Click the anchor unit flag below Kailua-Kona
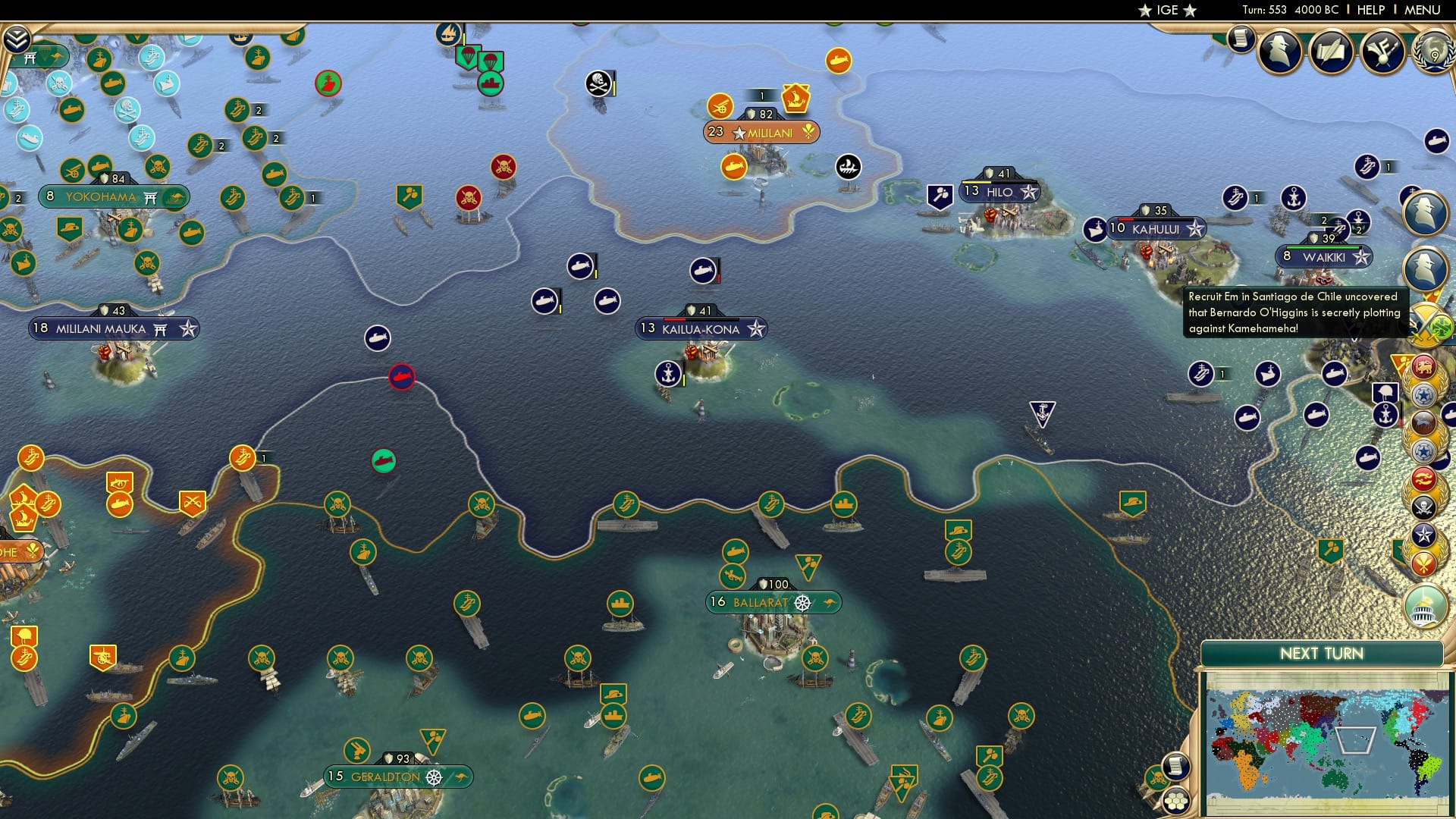 (667, 372)
